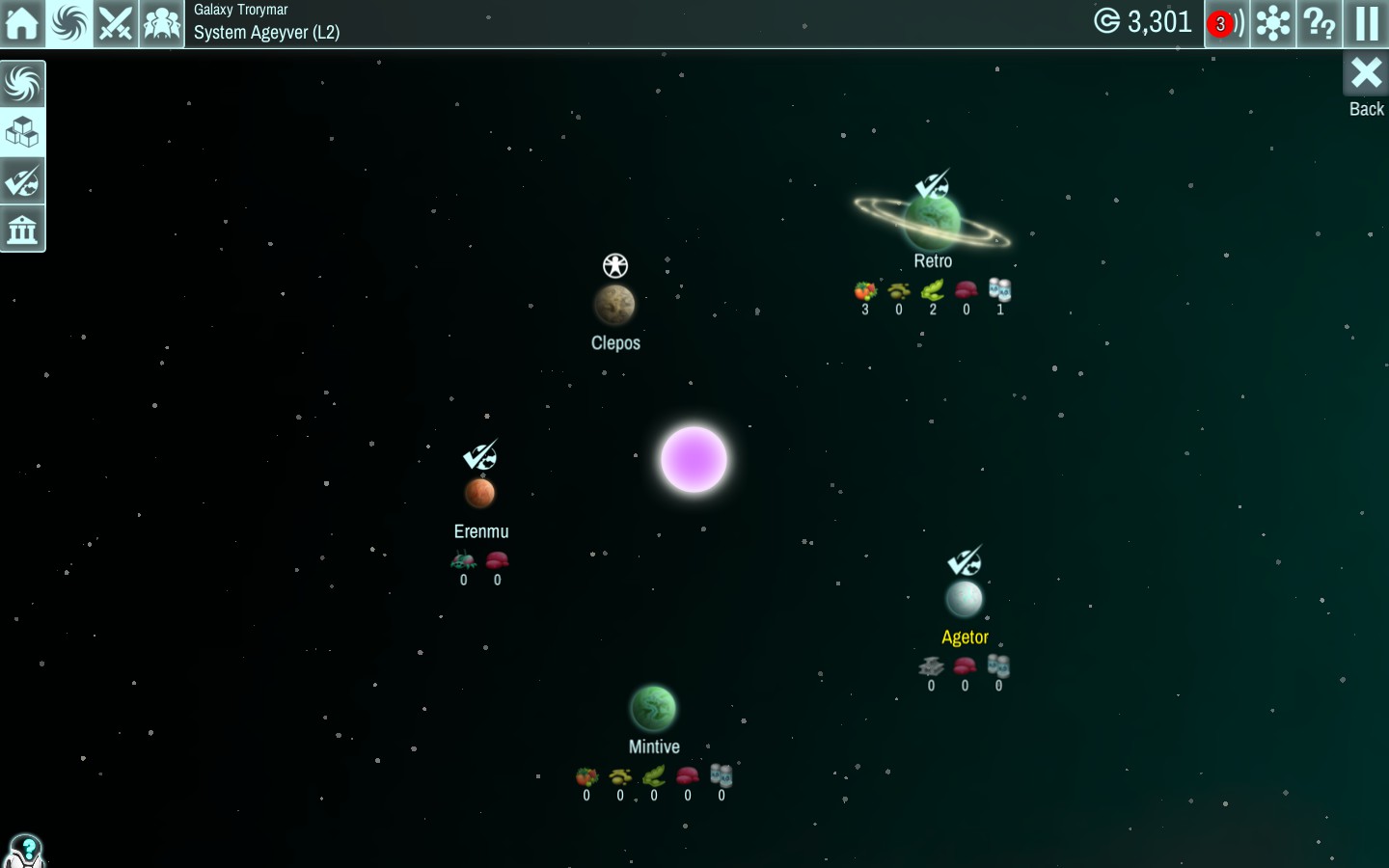
Task: Open the help question marks
Action: click(x=1320, y=23)
